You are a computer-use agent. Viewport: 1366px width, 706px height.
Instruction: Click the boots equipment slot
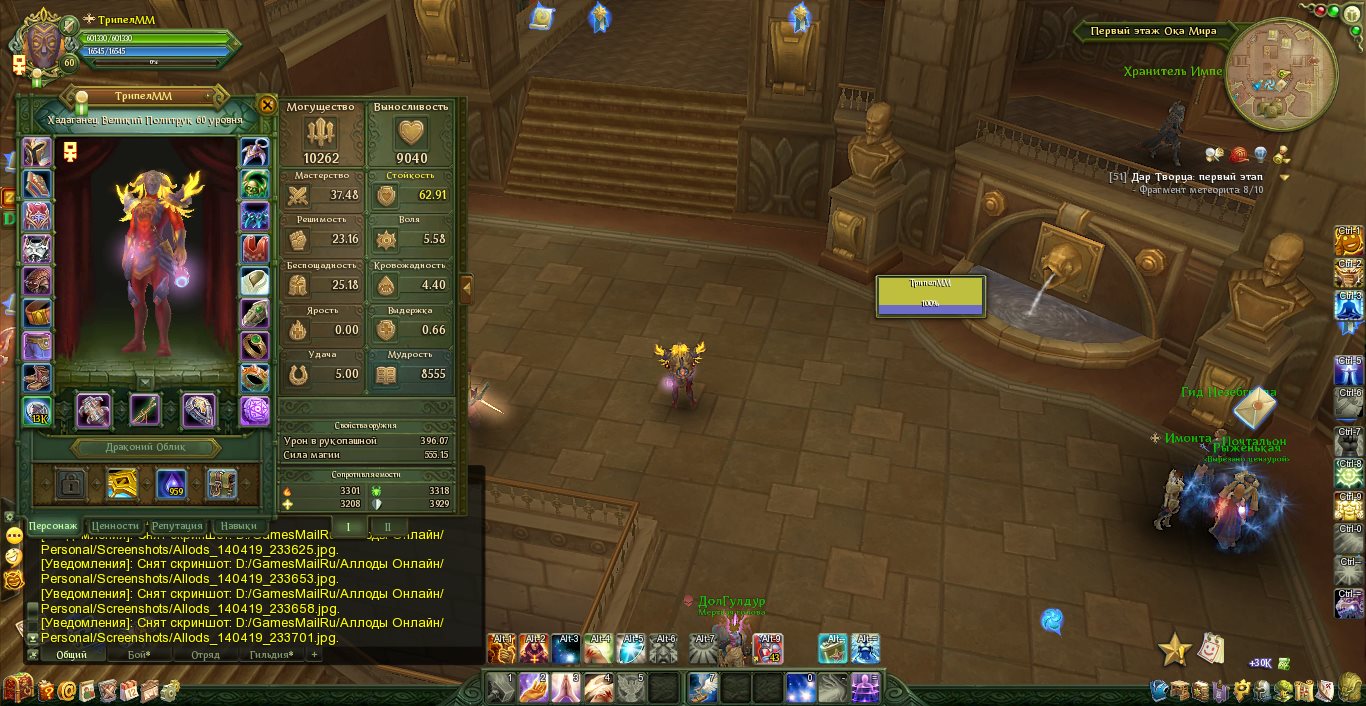click(x=37, y=378)
